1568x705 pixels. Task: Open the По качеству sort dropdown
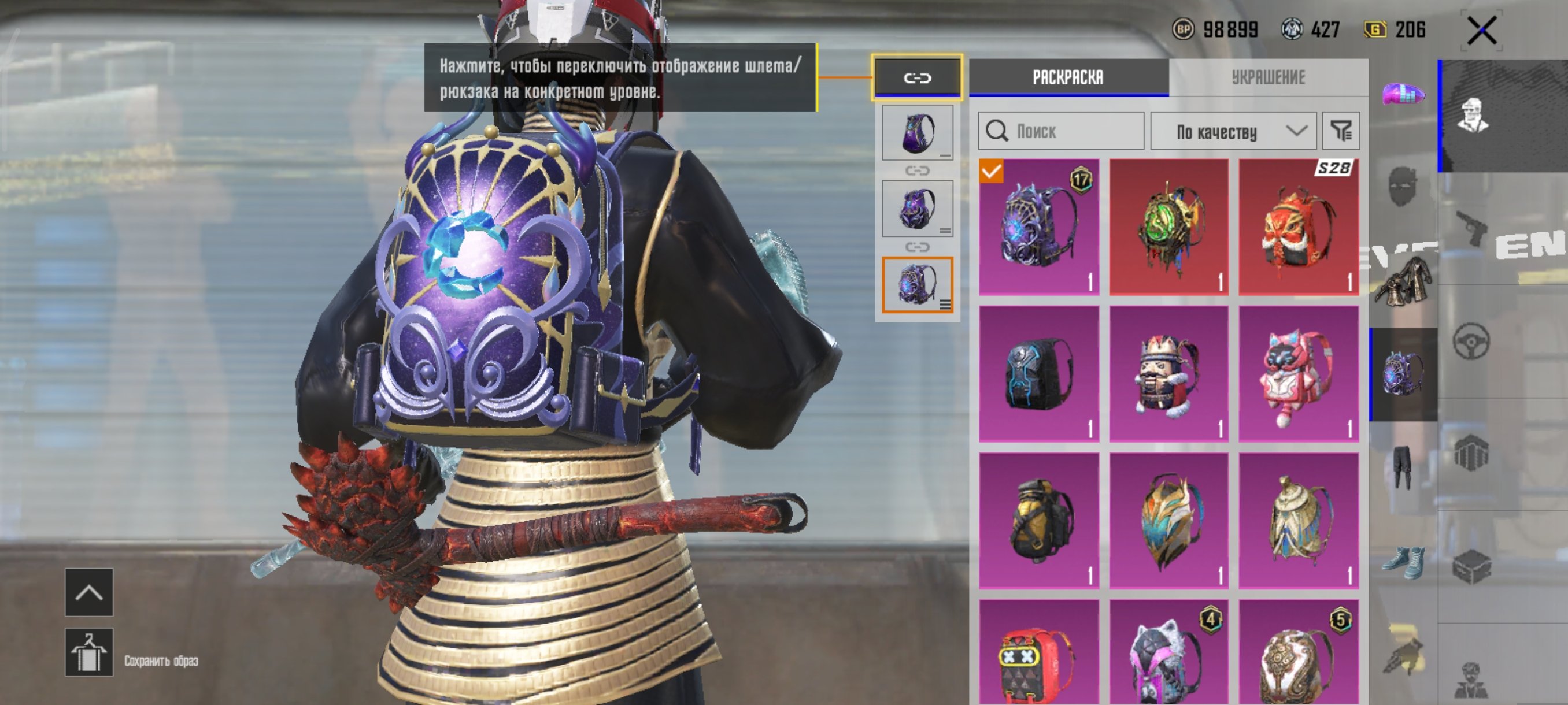coord(1233,131)
